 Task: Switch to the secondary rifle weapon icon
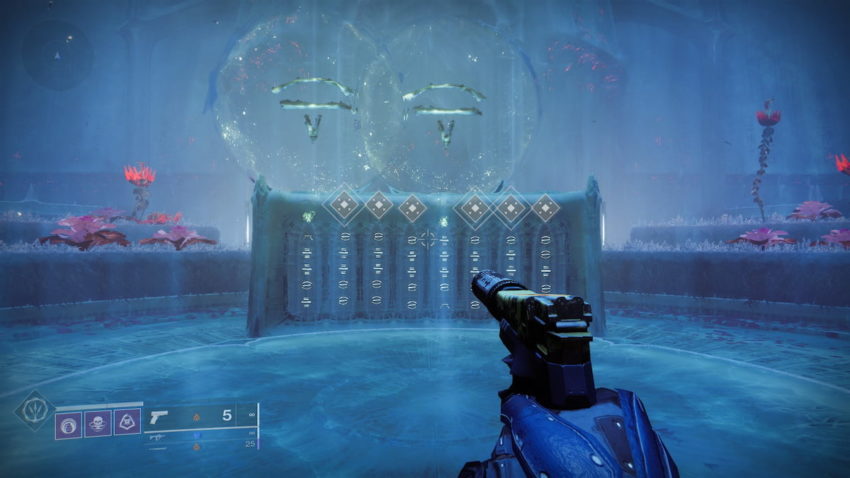click(158, 437)
